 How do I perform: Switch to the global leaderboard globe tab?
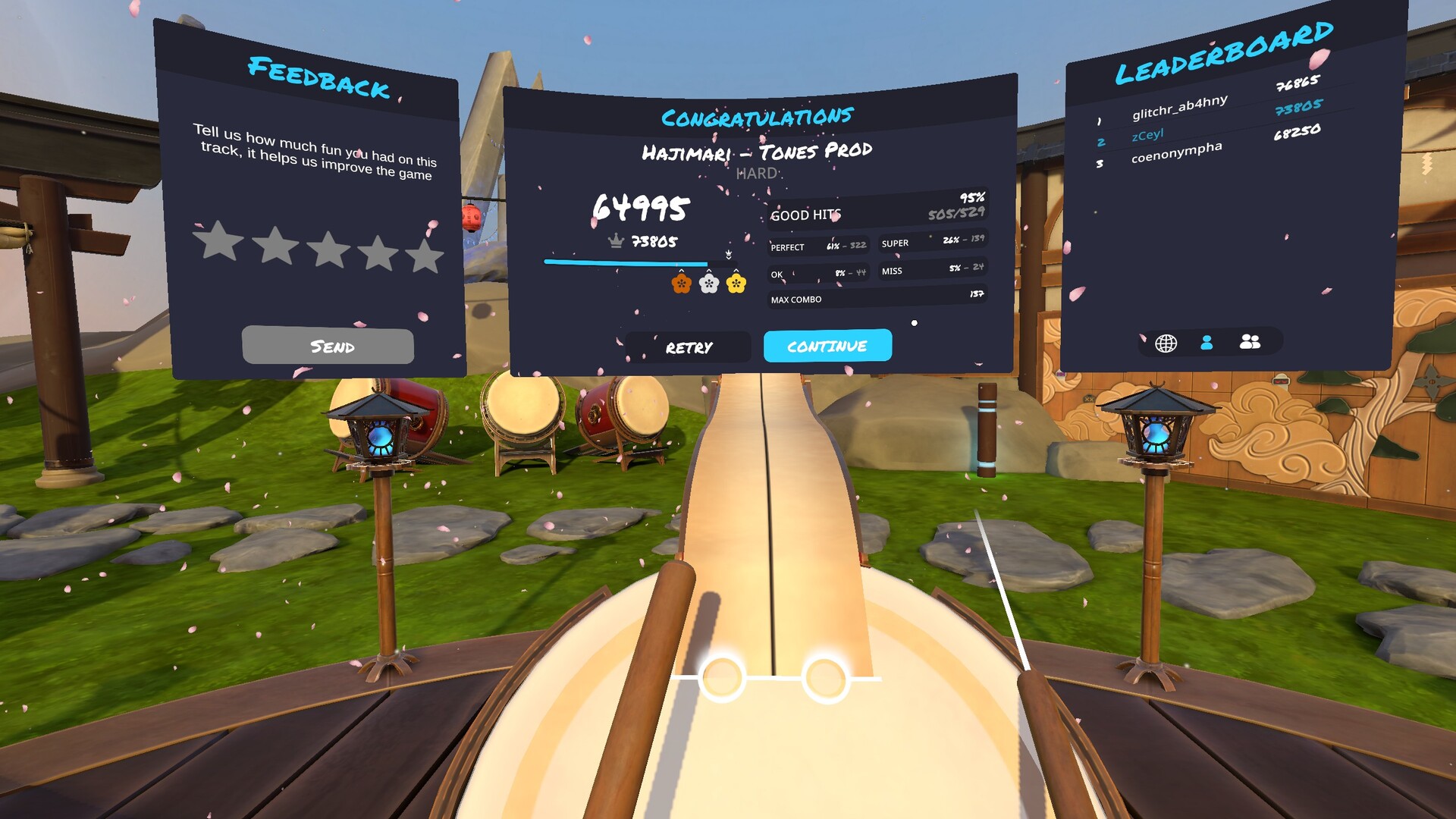pyautogui.click(x=1166, y=343)
